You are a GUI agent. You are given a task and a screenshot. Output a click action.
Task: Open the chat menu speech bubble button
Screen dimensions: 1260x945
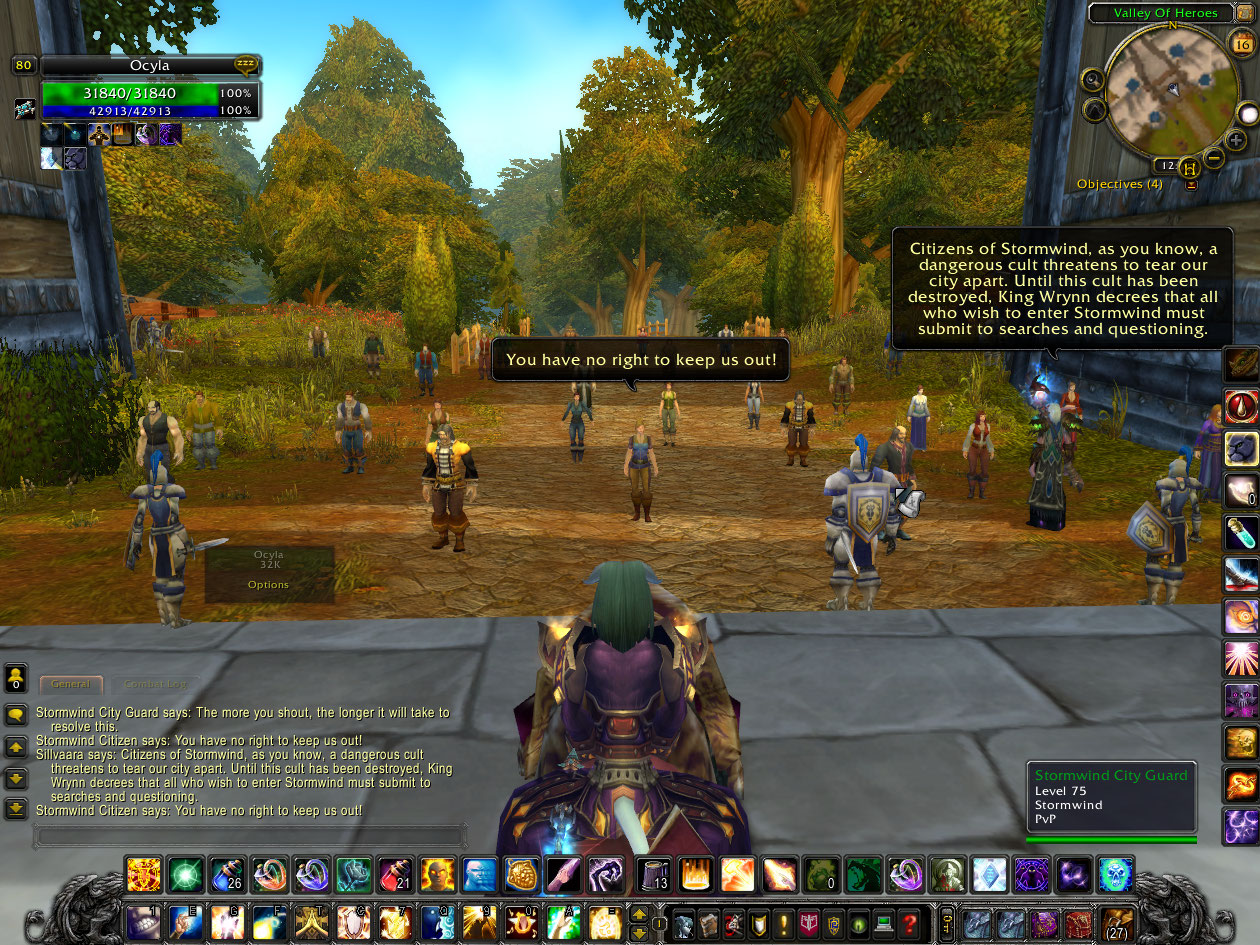tap(16, 714)
